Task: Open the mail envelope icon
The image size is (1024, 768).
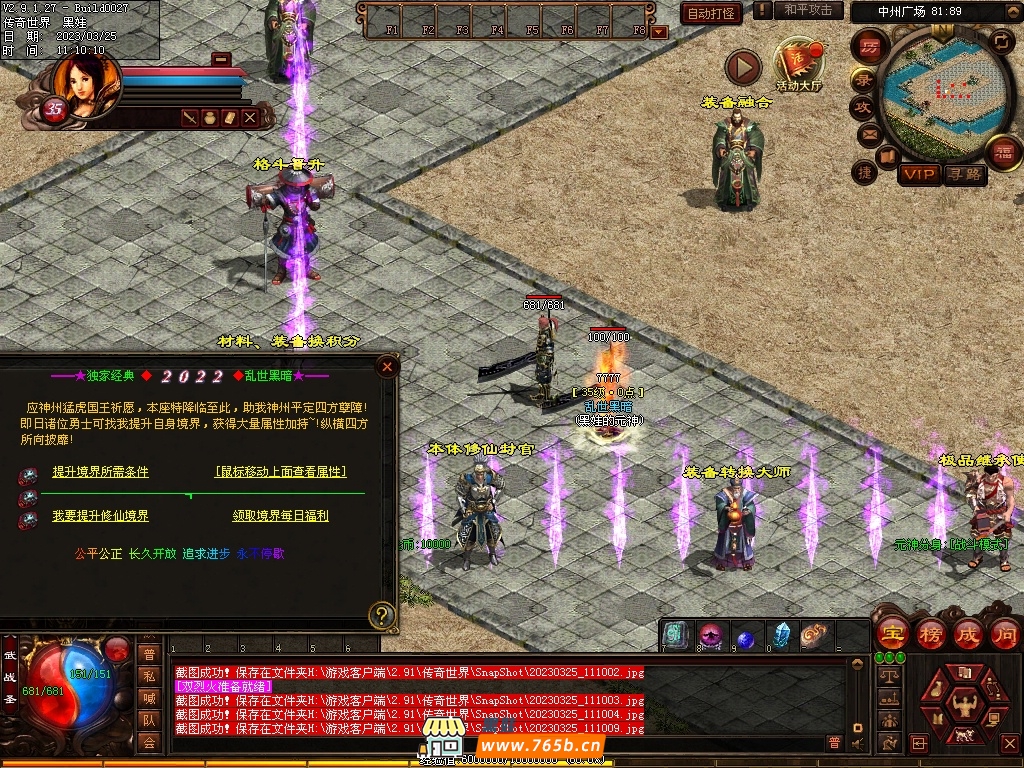Action: [868, 133]
